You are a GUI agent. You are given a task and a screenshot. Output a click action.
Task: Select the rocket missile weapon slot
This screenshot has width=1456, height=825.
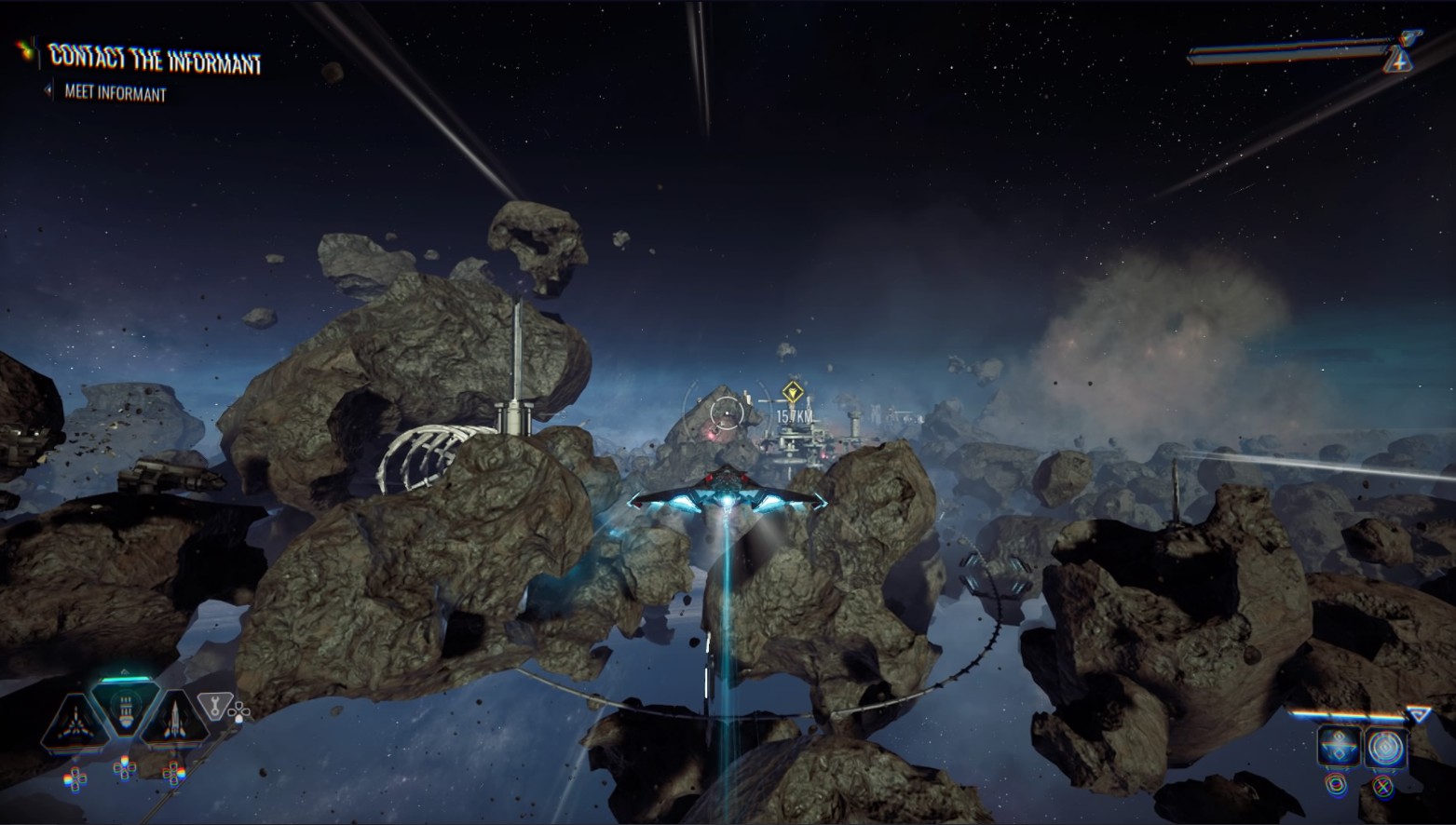pos(174,723)
